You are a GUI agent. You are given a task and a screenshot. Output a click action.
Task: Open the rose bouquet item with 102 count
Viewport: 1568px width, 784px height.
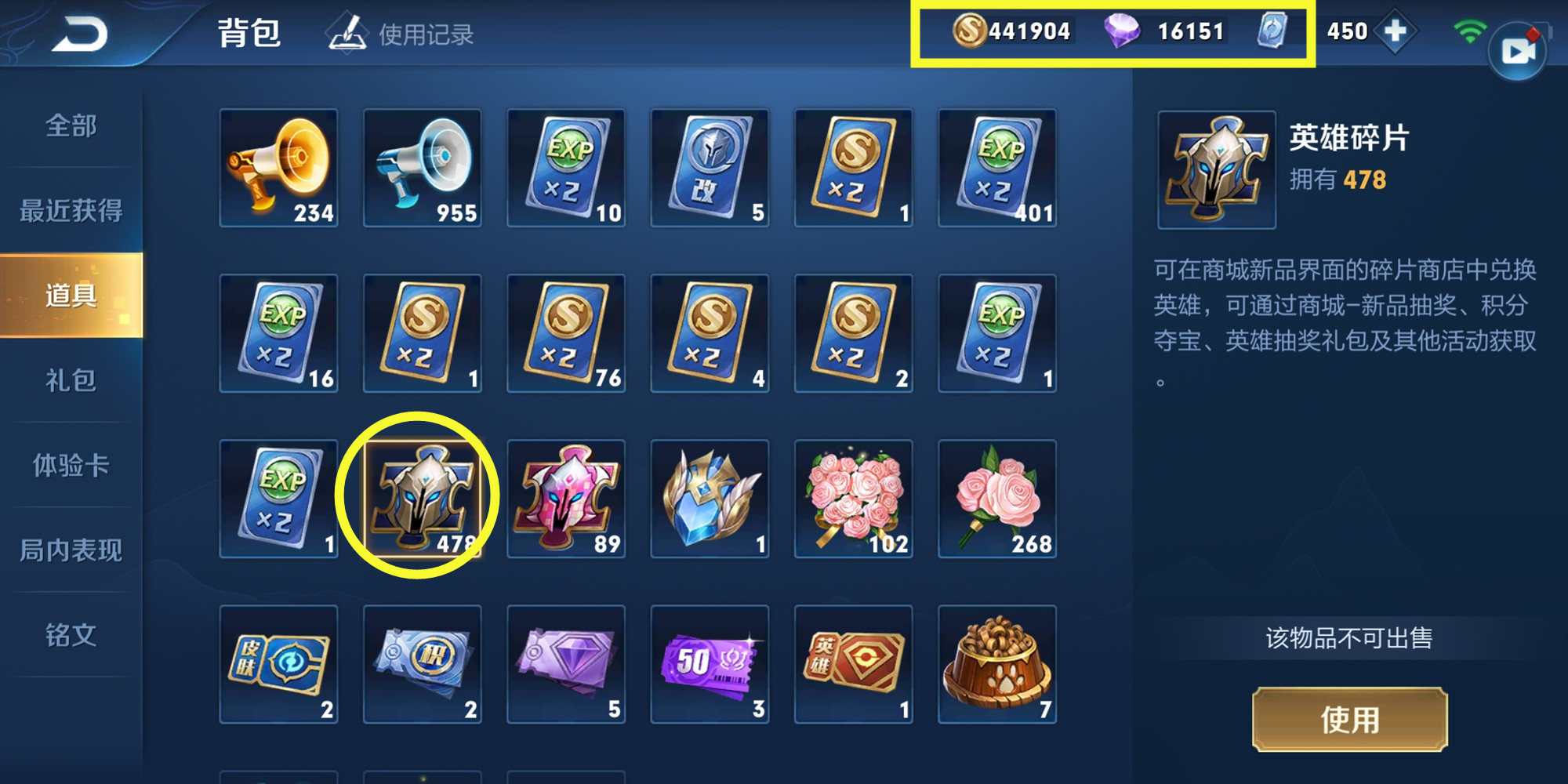point(854,499)
